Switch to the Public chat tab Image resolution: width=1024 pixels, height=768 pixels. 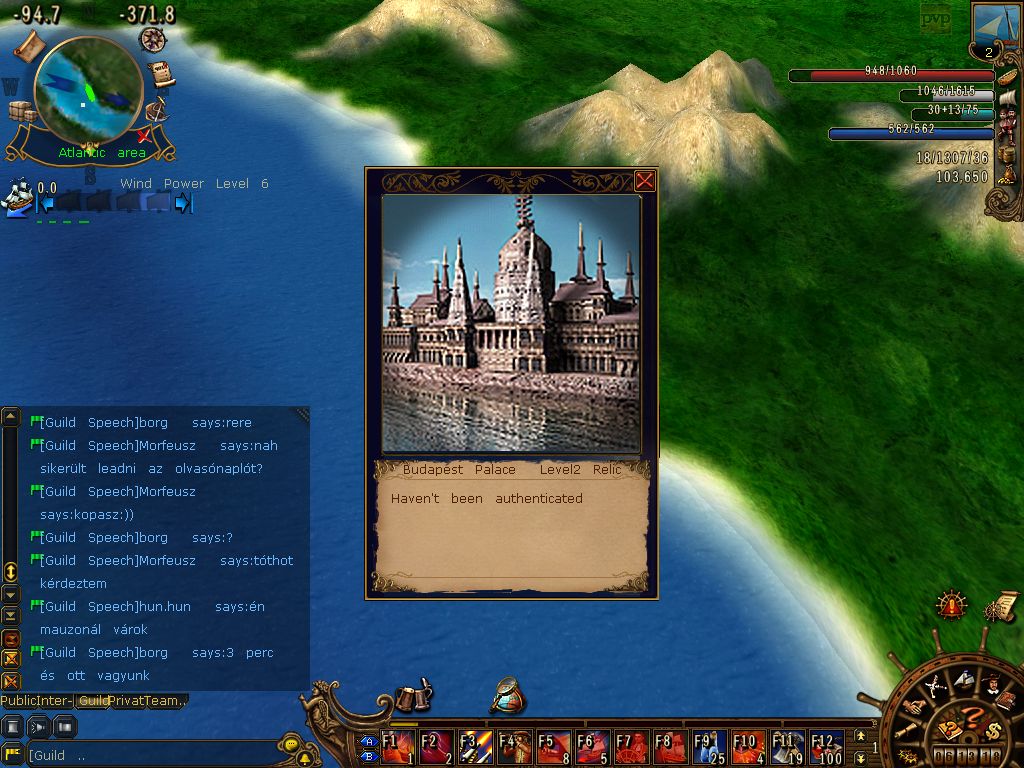[19, 701]
